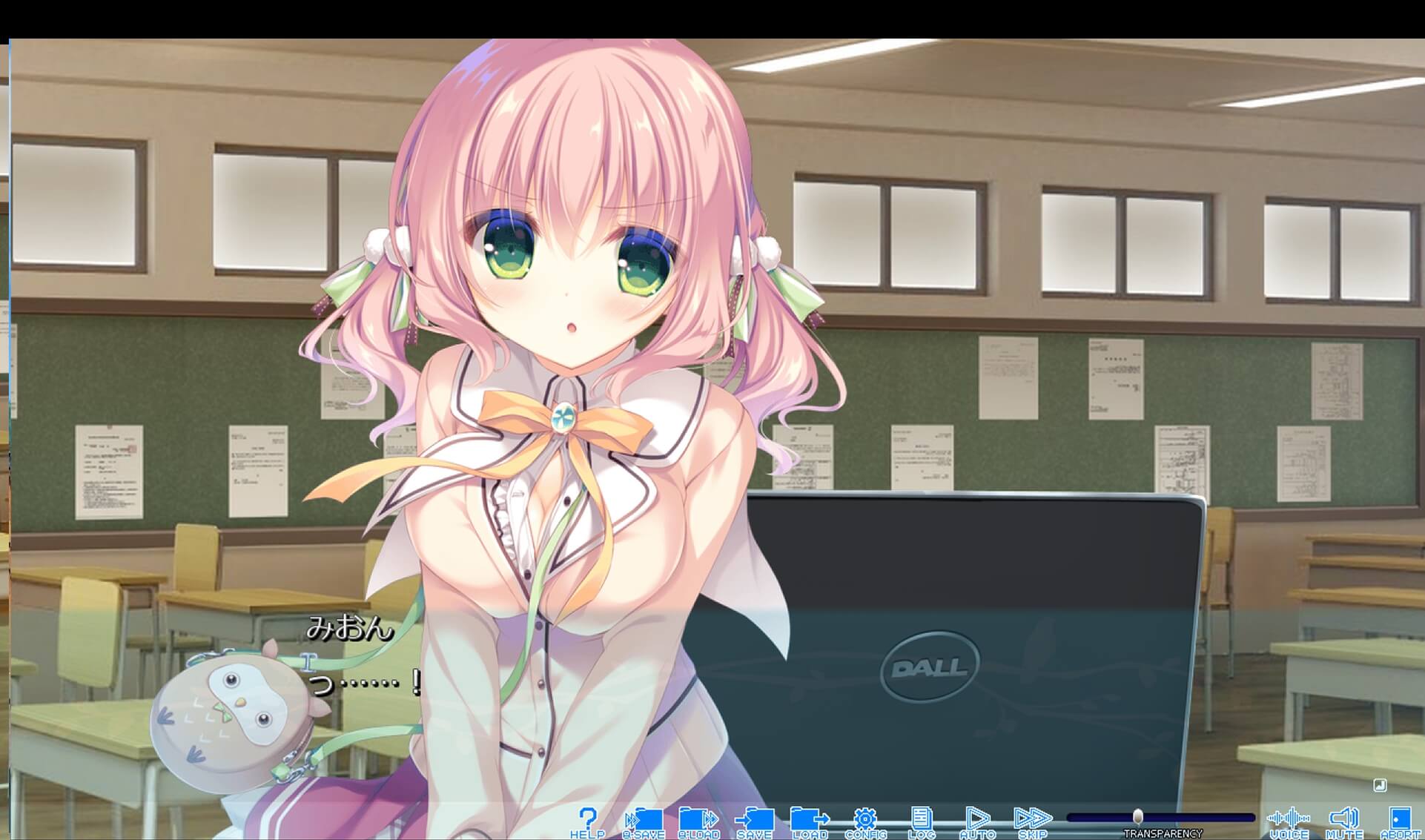The width and height of the screenshot is (1425, 840).
Task: Click the CONFIG text label
Action: pos(864,832)
